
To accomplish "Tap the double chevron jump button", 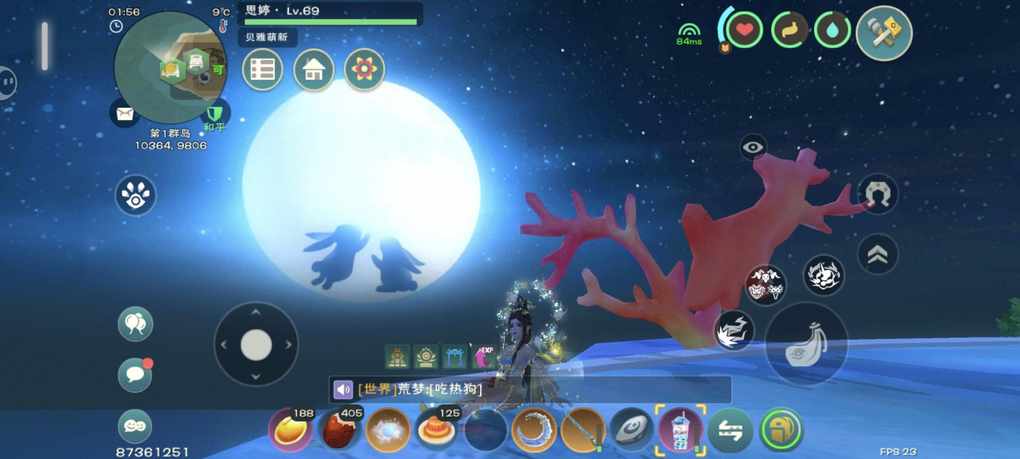I will (877, 253).
